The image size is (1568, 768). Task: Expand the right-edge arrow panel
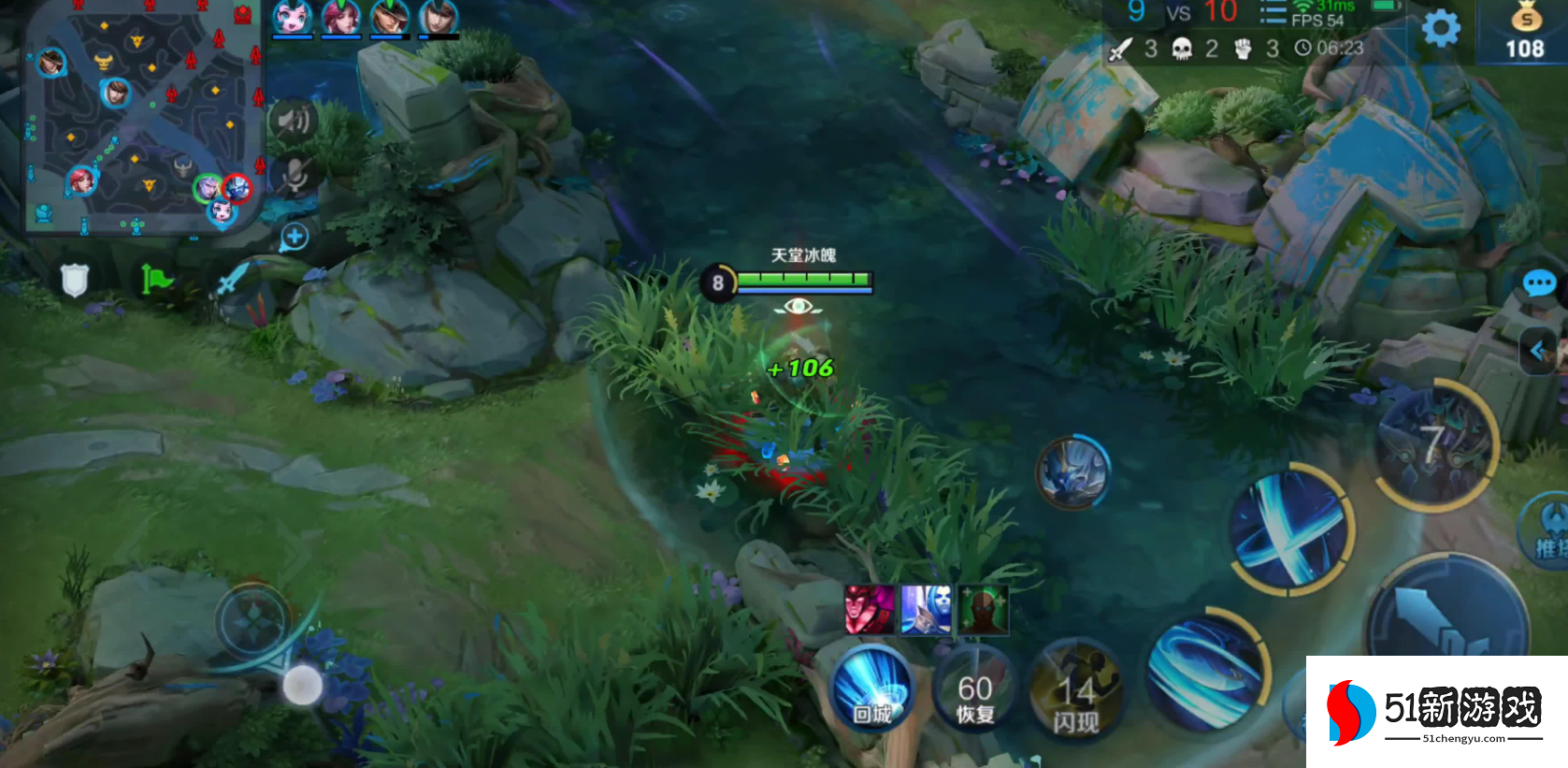coord(1538,351)
